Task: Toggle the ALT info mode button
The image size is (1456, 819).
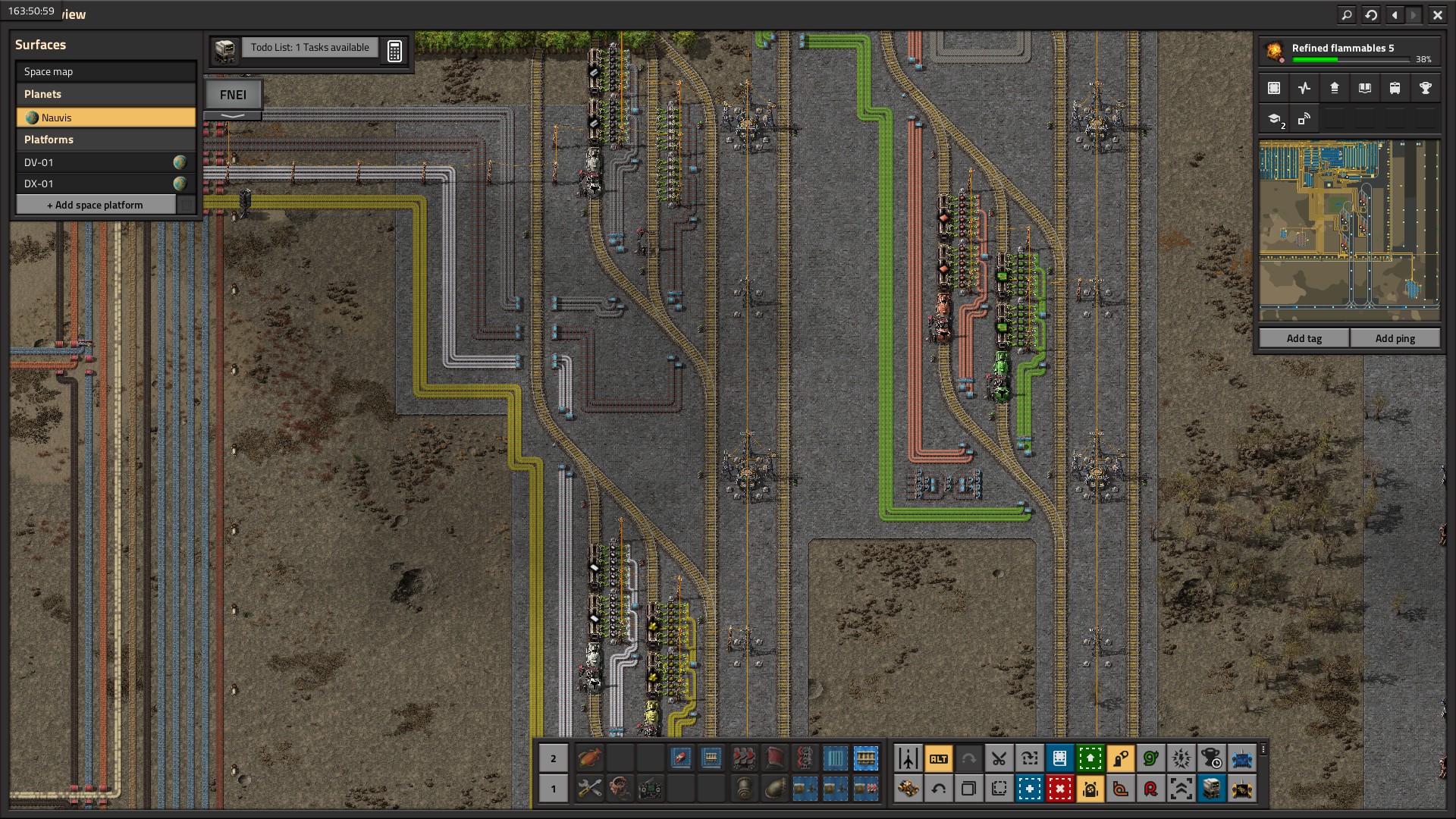Action: 938,758
